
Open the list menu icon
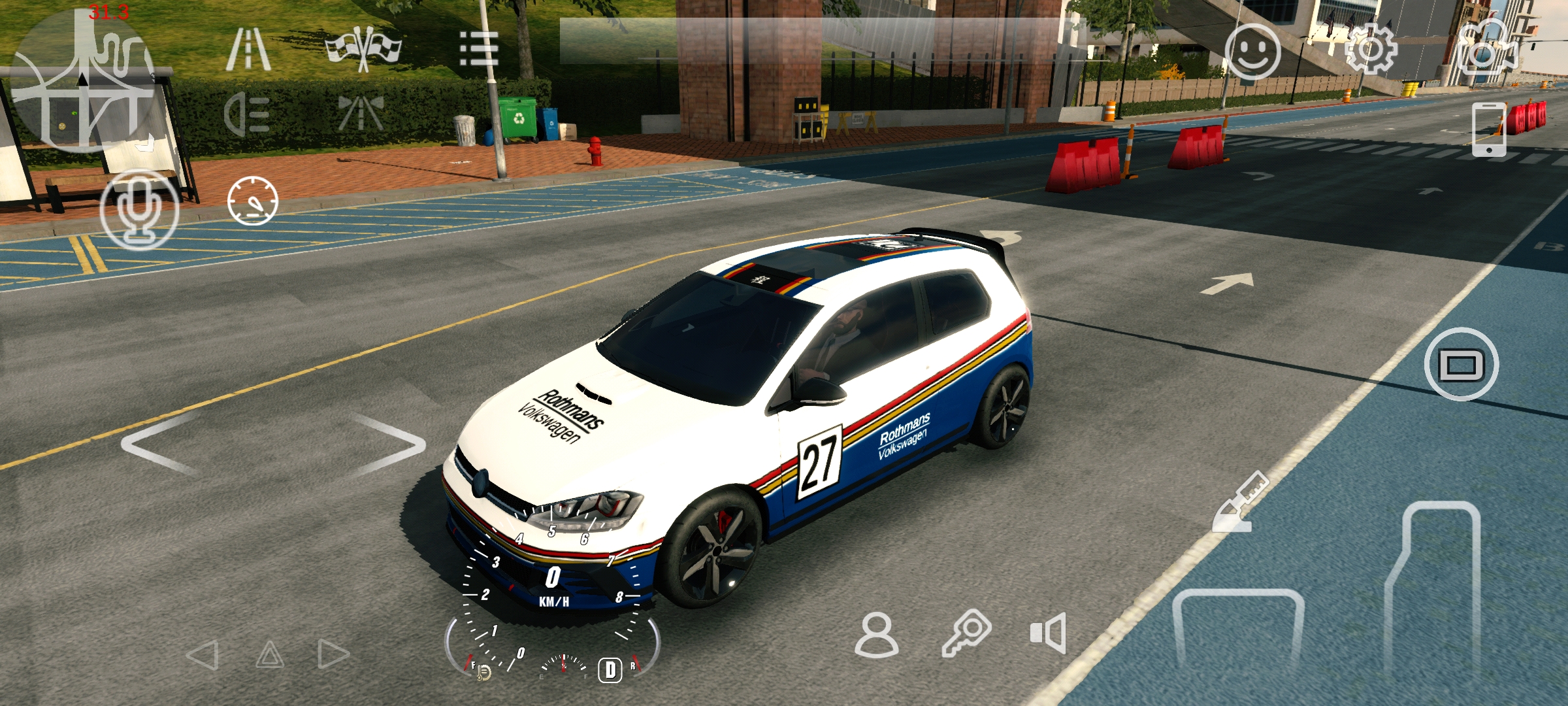[479, 49]
